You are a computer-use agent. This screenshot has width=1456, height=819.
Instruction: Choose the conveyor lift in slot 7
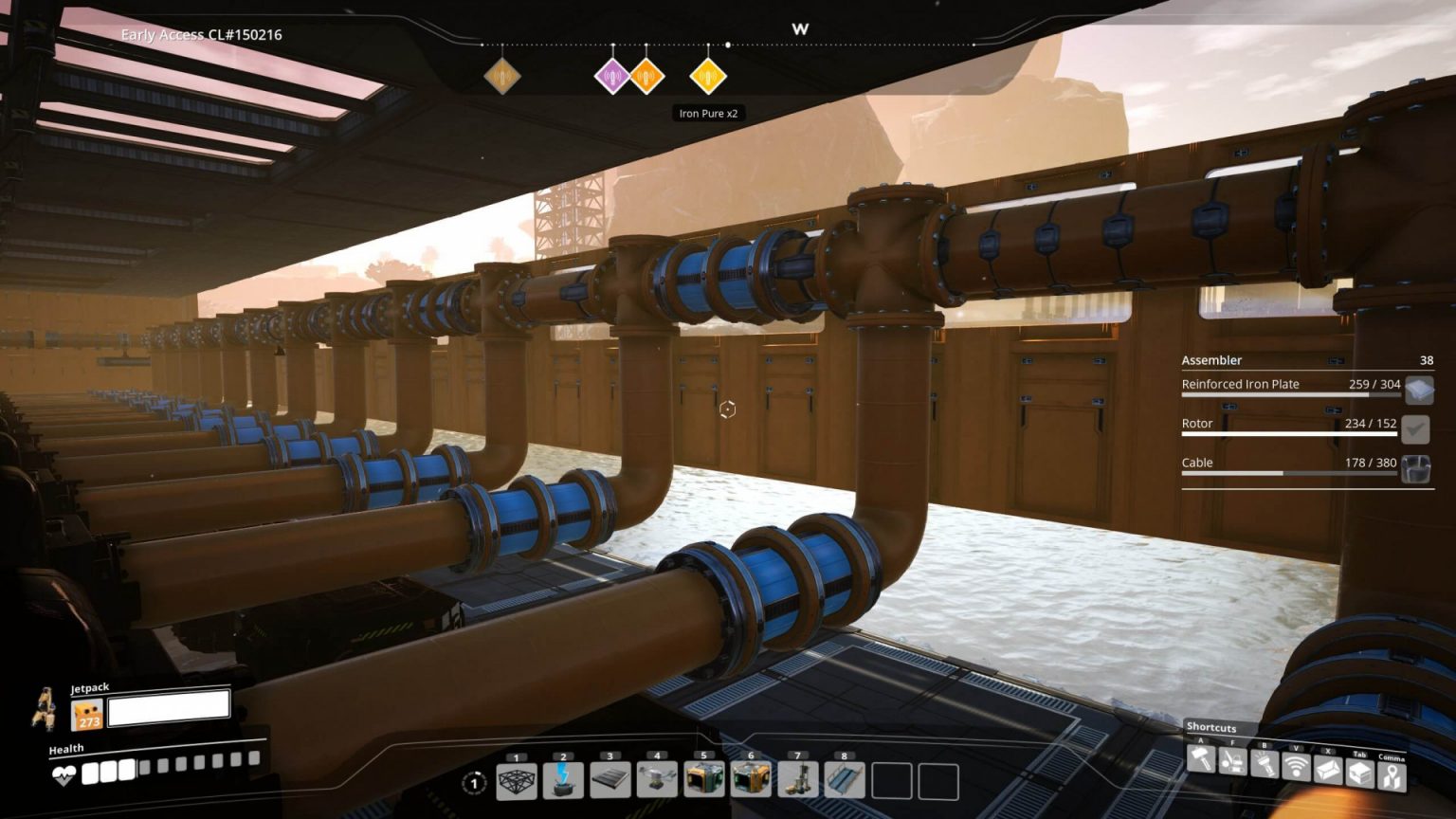(x=797, y=781)
